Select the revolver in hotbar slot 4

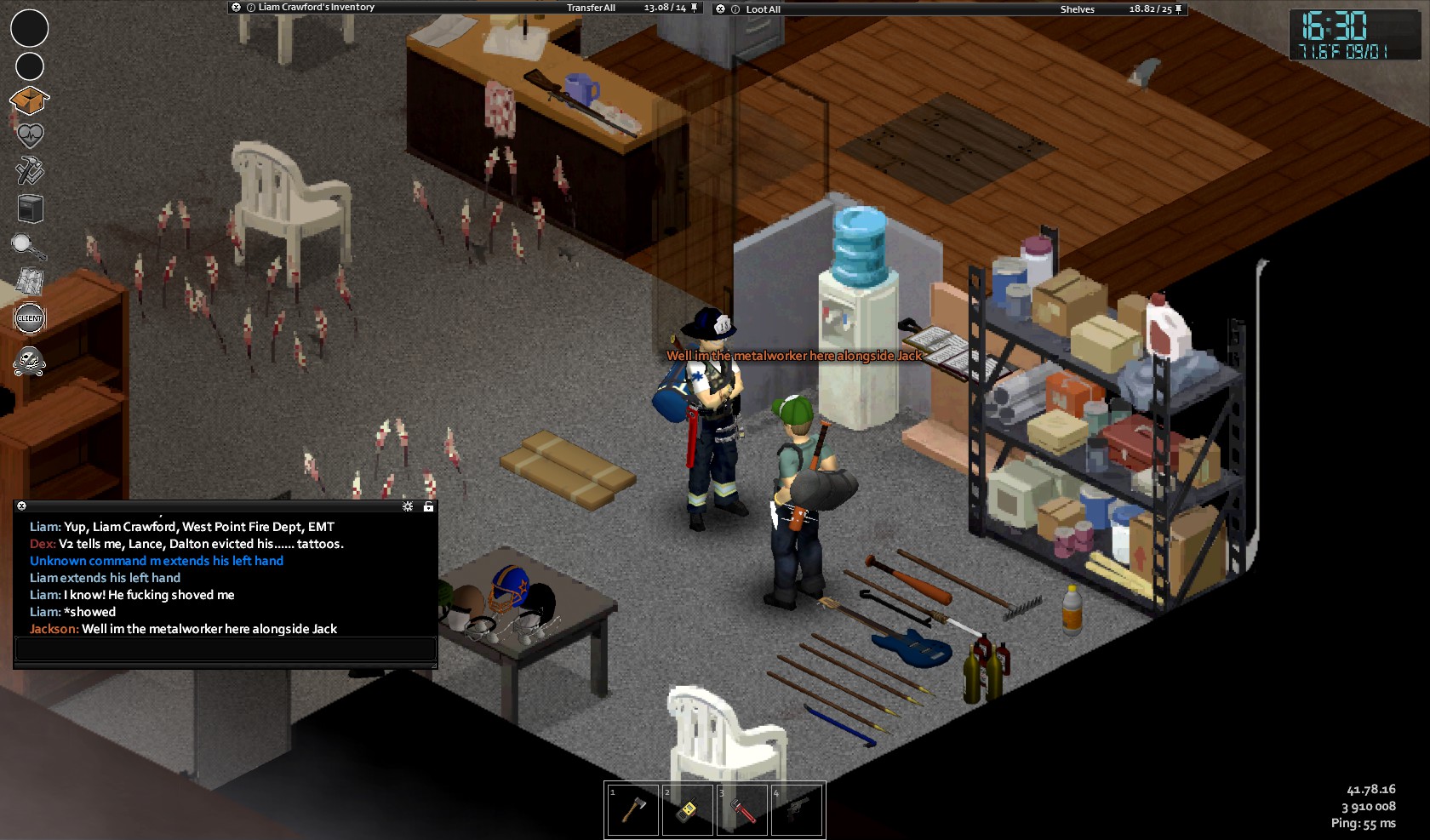click(797, 810)
